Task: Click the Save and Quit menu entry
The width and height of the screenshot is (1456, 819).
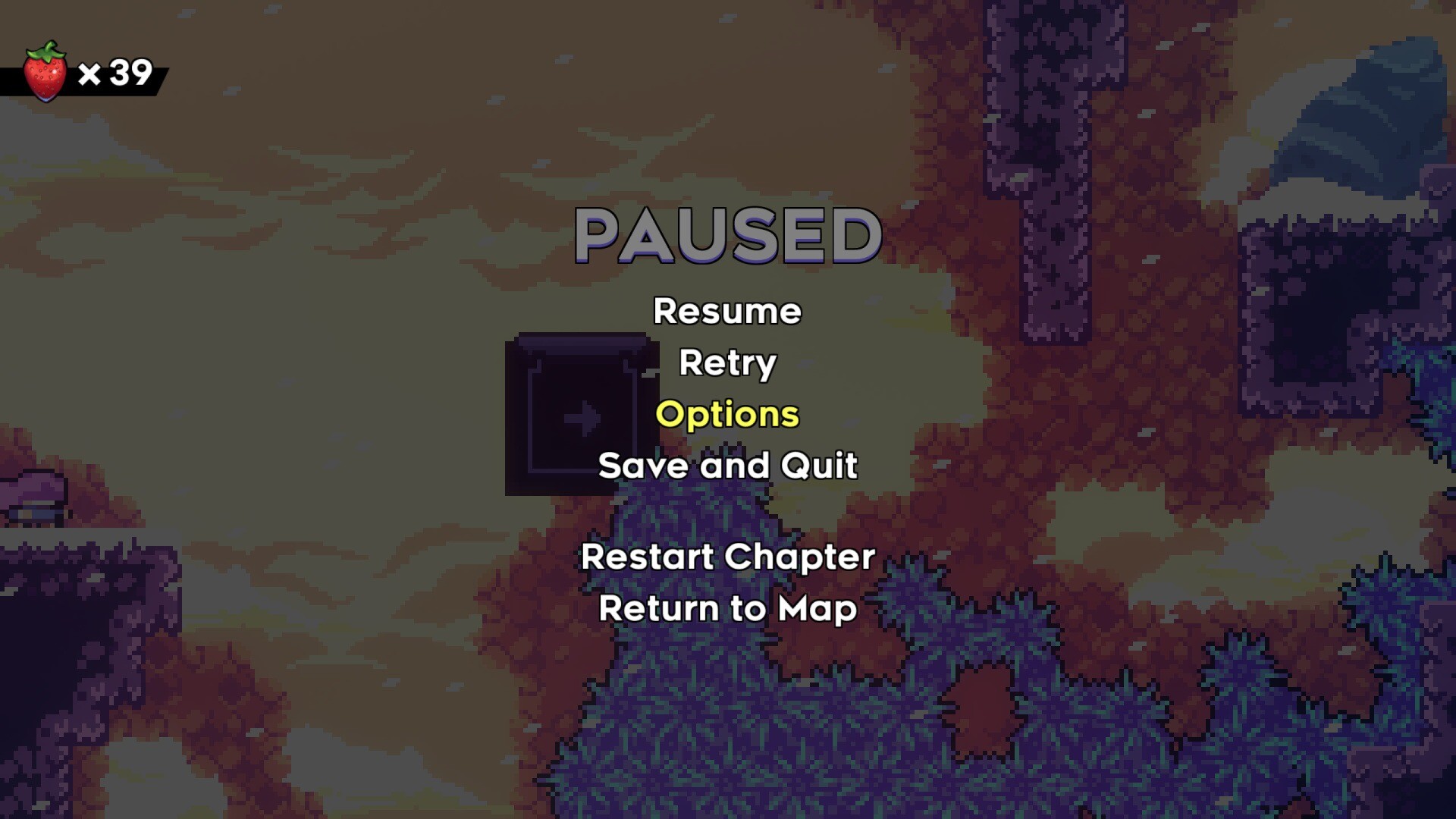Action: tap(727, 466)
